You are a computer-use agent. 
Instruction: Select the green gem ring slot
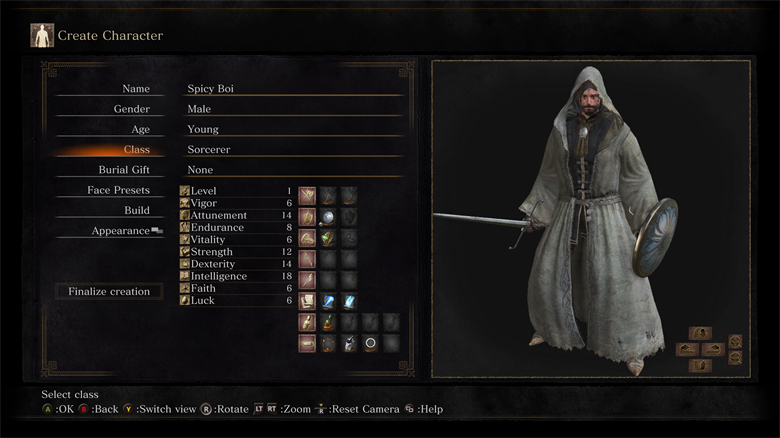coord(328,238)
